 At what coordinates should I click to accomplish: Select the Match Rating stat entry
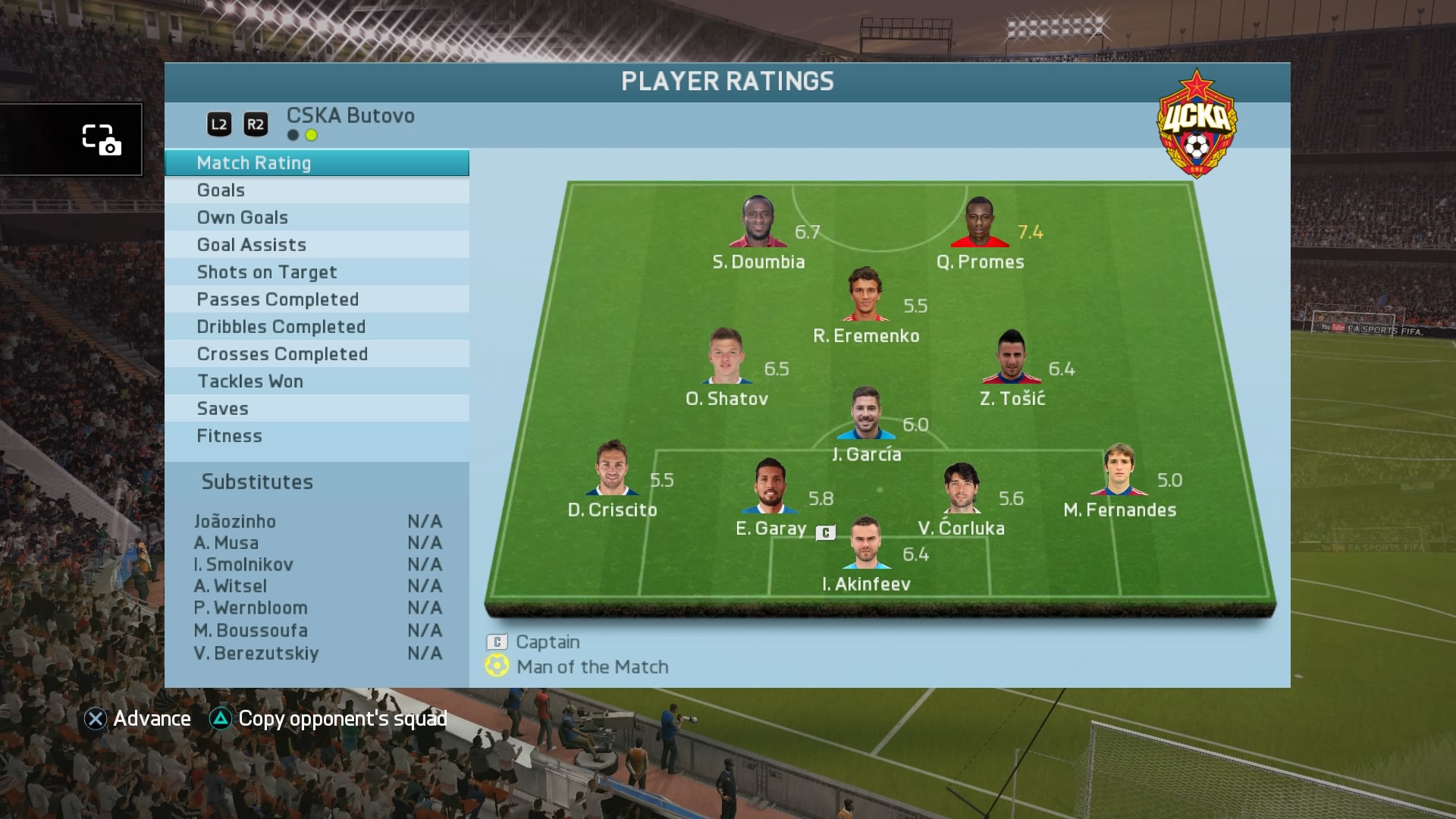coord(316,163)
